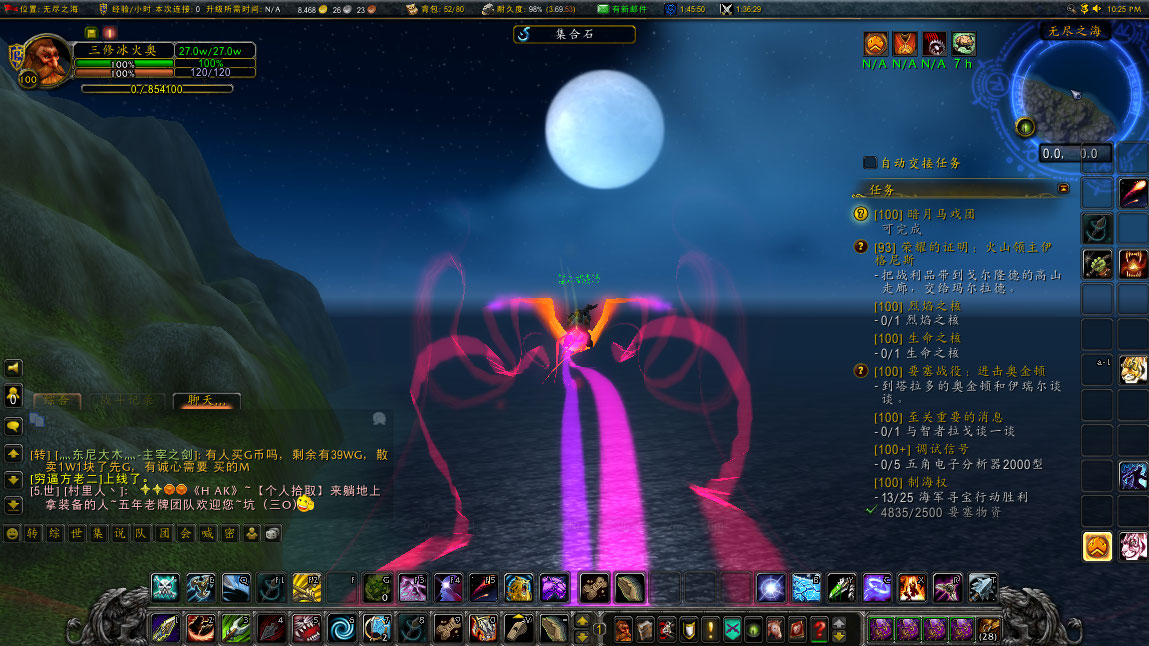Click the megaphone button above chat
The width and height of the screenshot is (1149, 646).
14,368
